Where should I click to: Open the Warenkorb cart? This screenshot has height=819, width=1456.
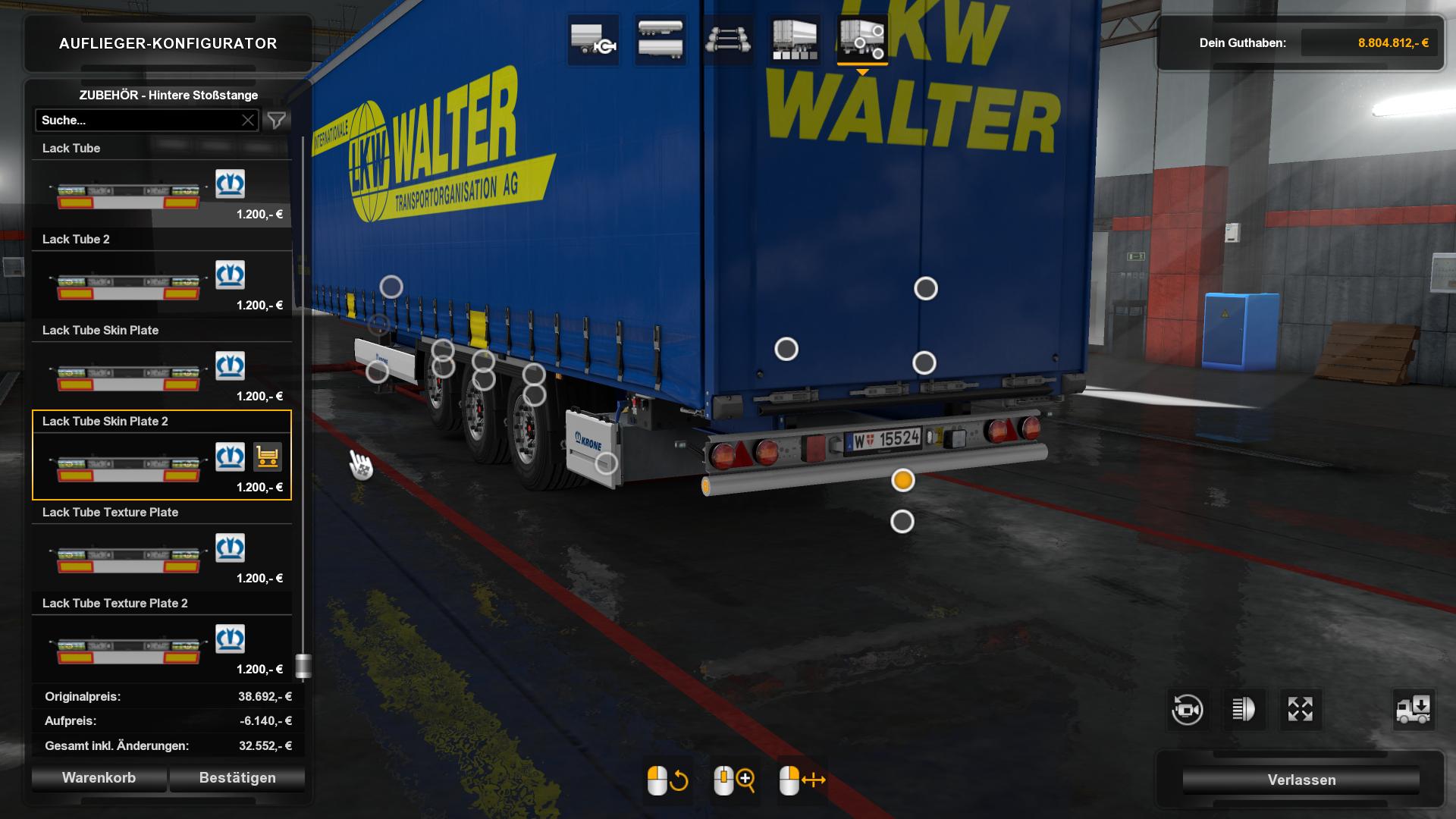point(99,778)
